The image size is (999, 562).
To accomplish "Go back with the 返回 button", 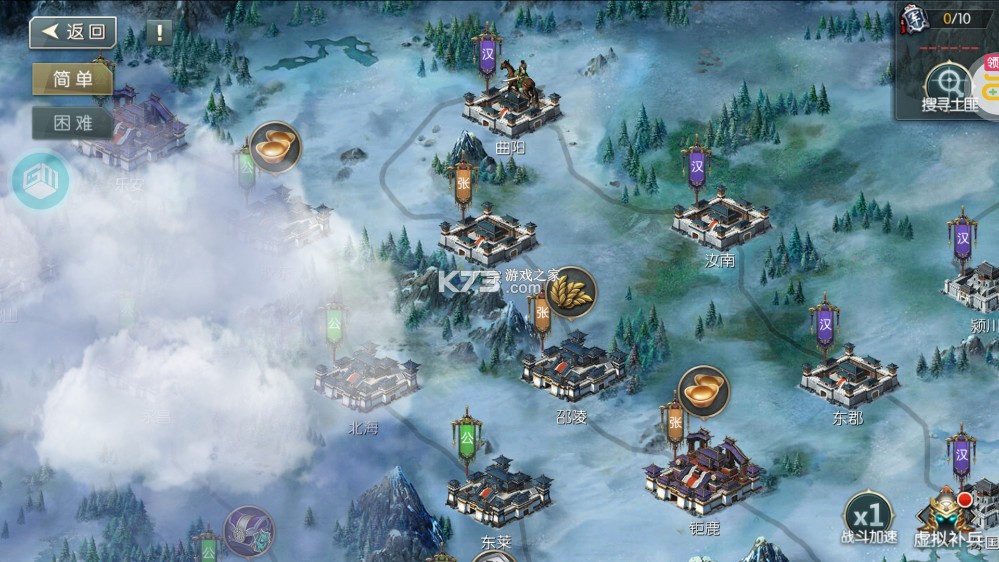I will 73,32.
